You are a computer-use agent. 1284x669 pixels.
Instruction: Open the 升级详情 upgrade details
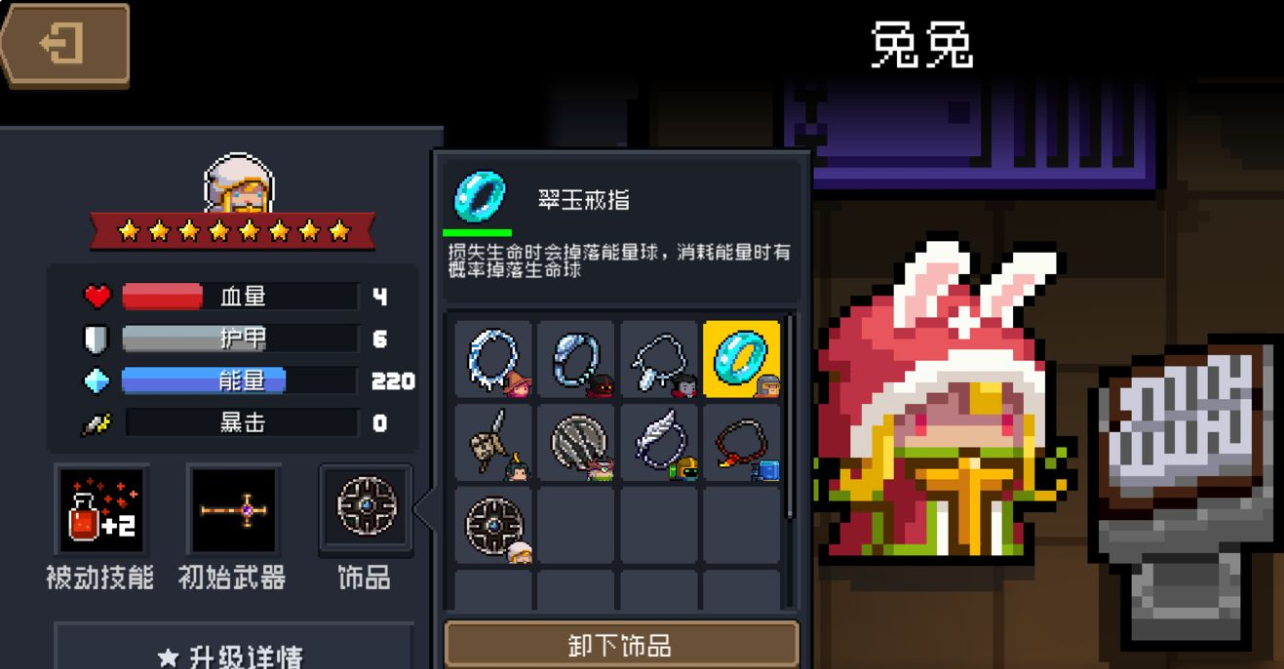click(x=233, y=653)
